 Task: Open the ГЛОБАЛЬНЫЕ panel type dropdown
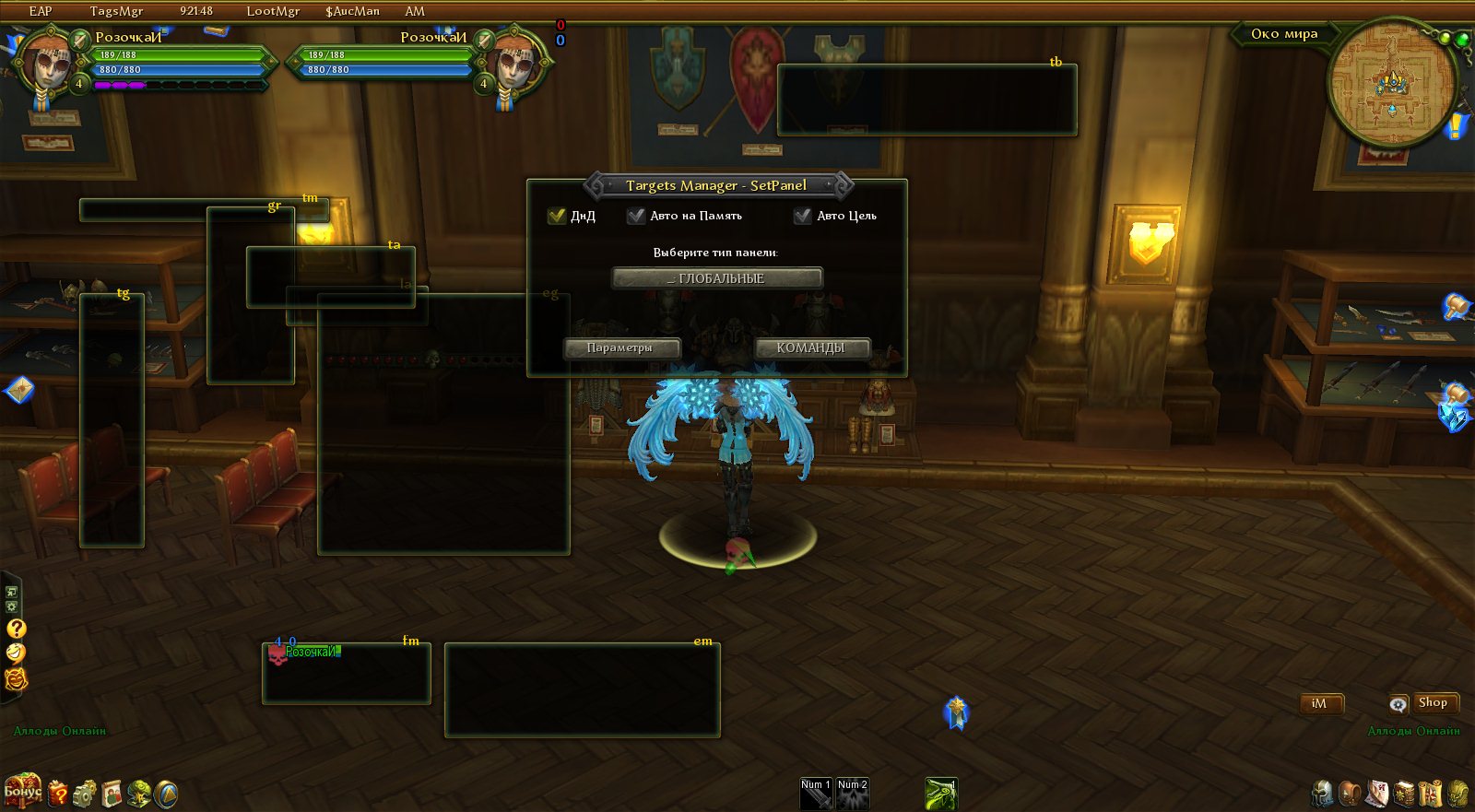pos(717,278)
